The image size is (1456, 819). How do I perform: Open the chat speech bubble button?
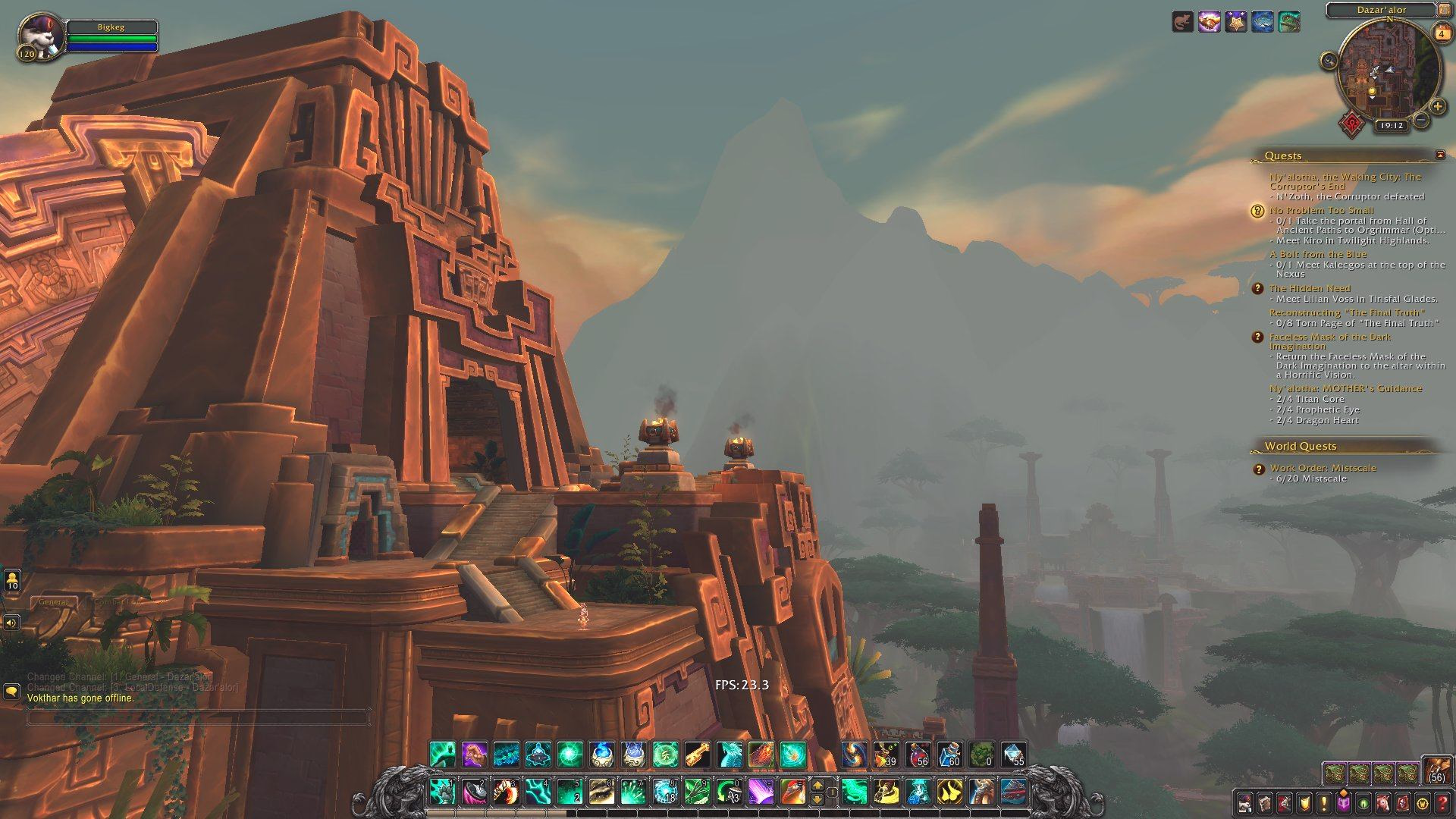coord(11,691)
